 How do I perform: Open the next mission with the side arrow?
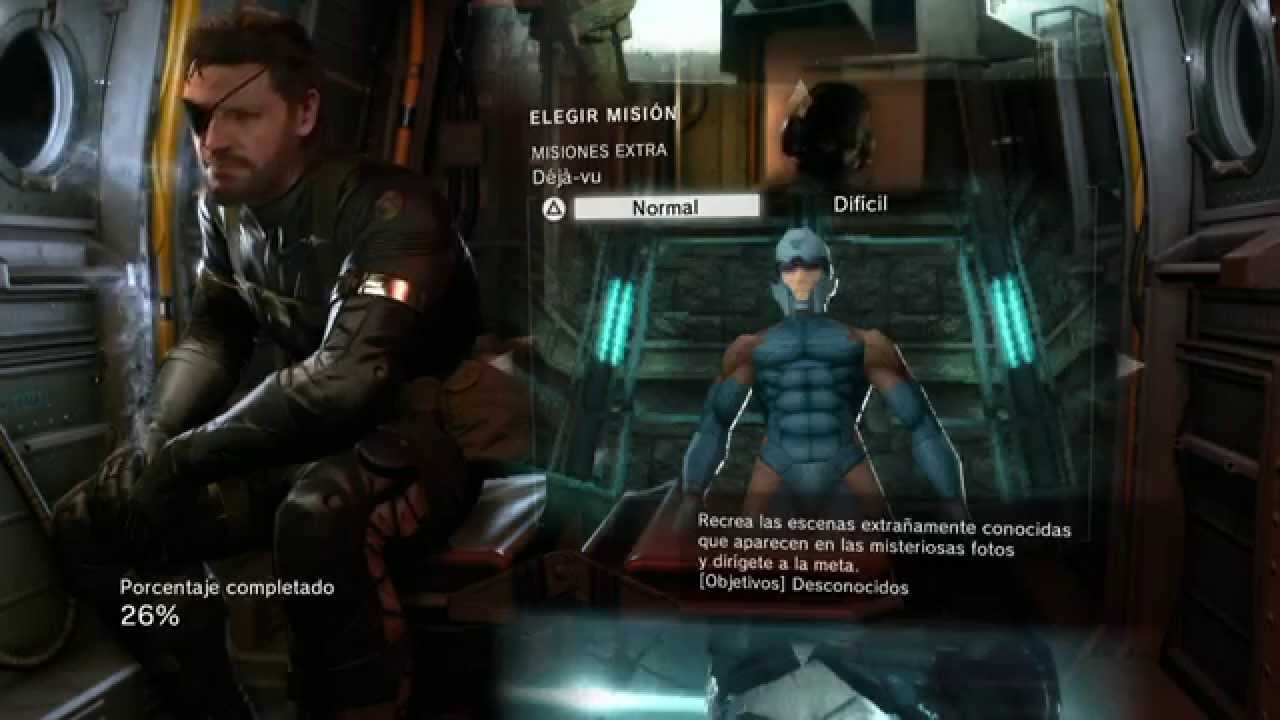click(x=1128, y=365)
